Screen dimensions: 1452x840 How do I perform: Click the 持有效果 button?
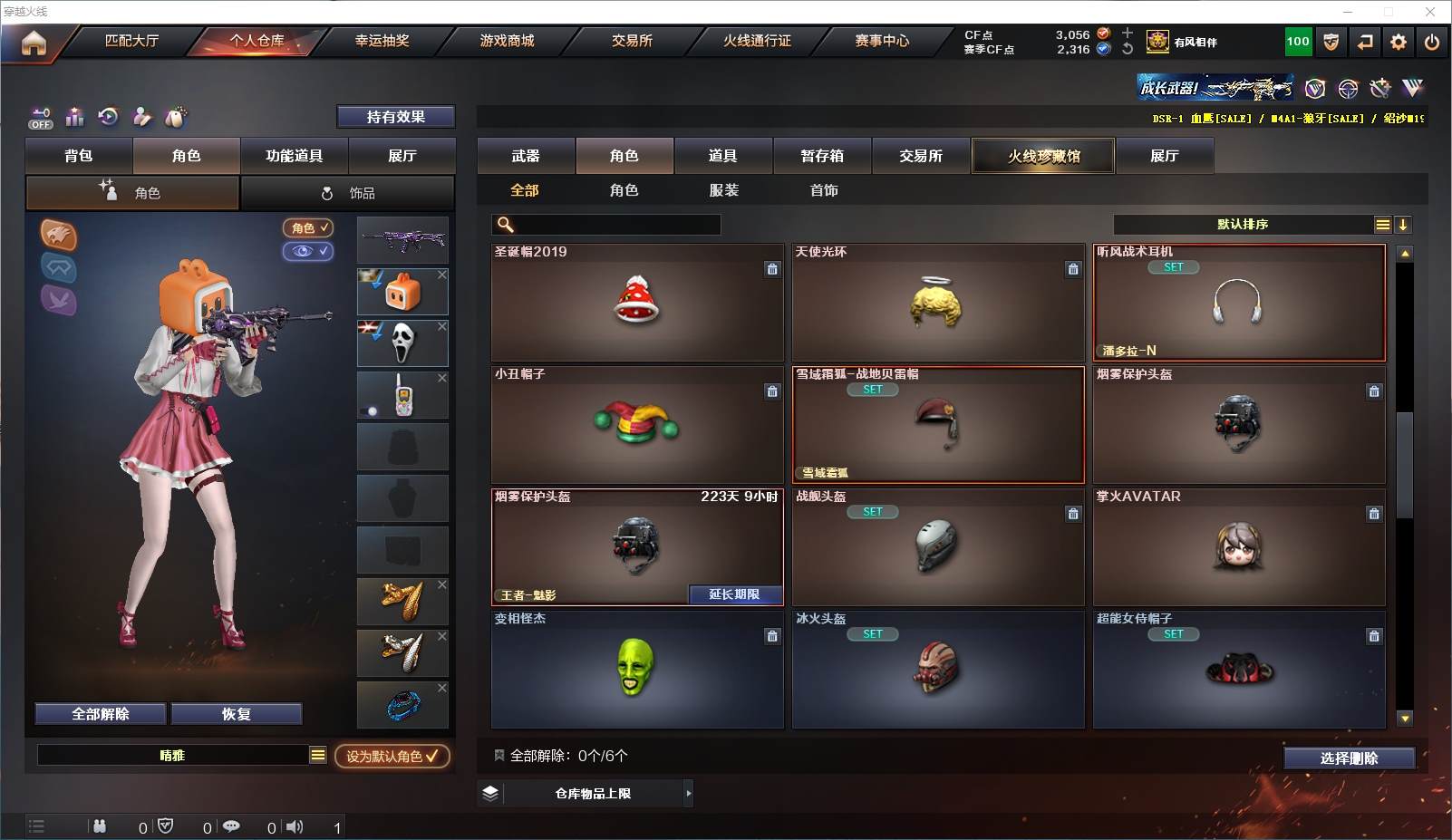pos(395,117)
